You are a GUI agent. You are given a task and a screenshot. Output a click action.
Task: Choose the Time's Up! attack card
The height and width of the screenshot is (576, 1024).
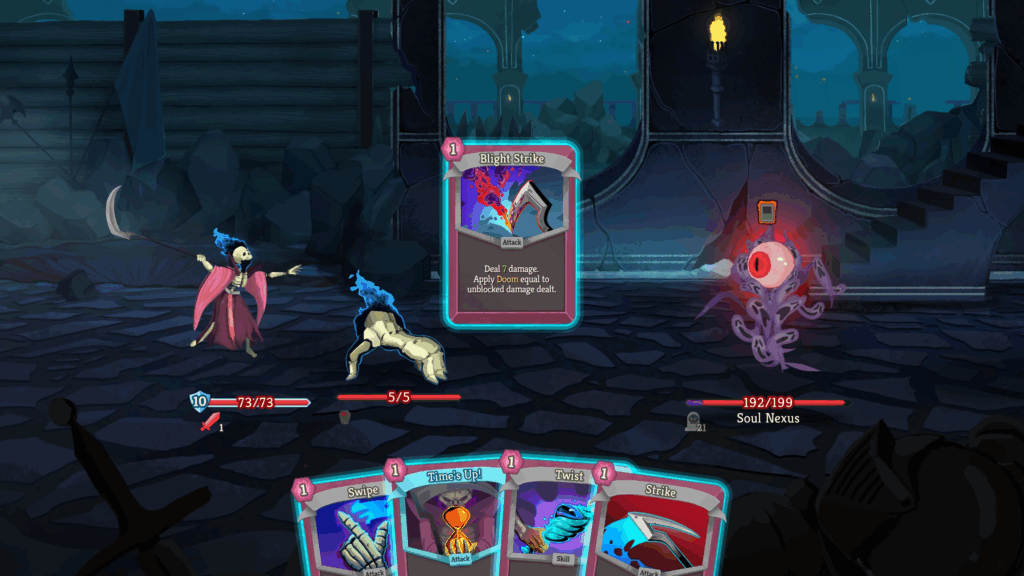[x=450, y=520]
